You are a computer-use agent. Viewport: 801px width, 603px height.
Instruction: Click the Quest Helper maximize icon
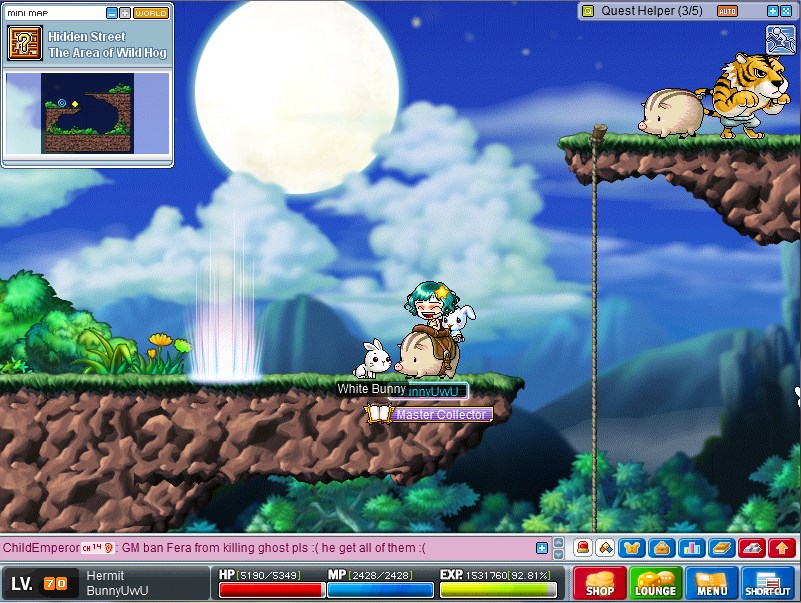coord(786,11)
